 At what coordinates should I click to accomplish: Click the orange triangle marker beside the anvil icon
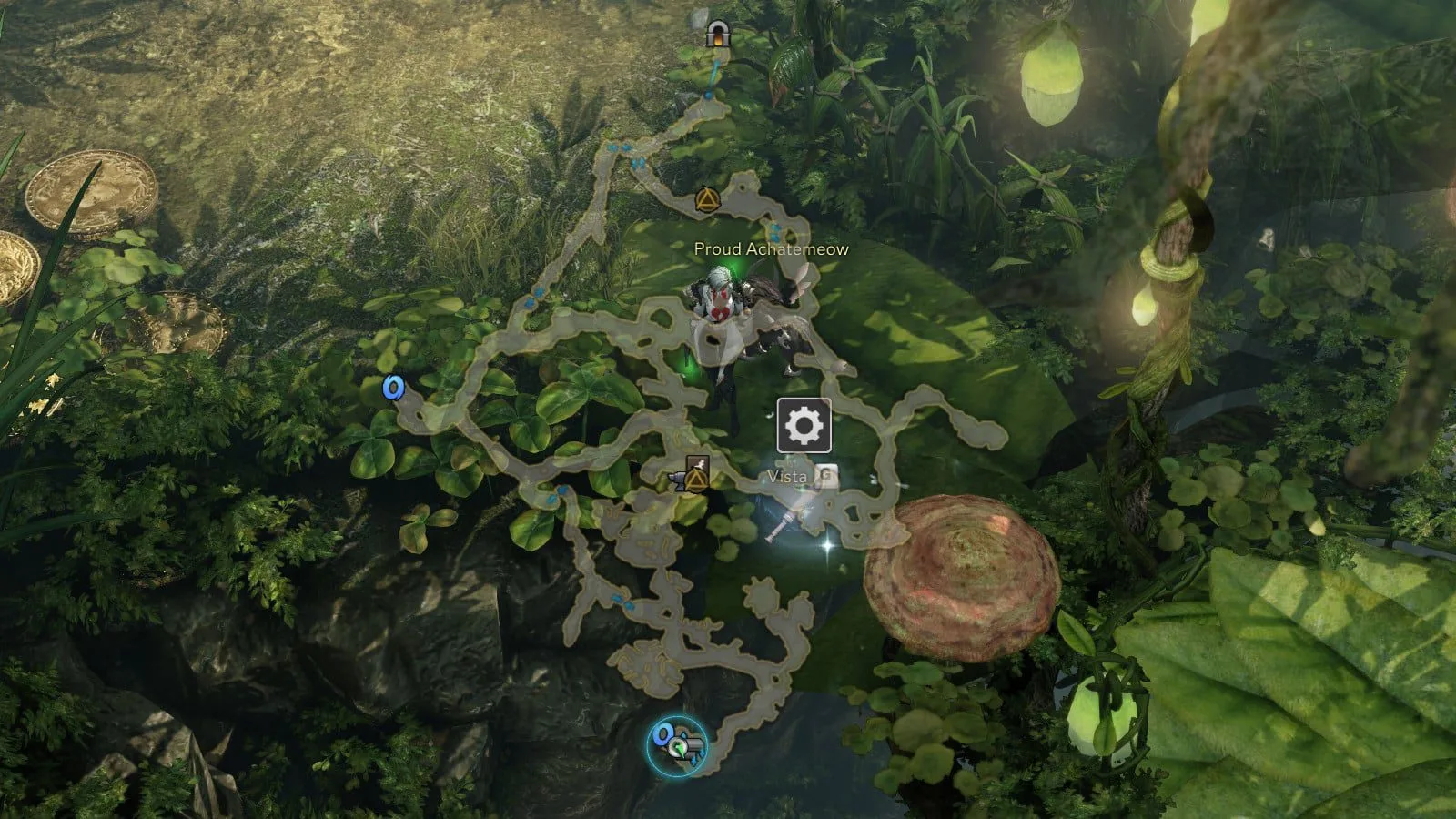coord(697,478)
